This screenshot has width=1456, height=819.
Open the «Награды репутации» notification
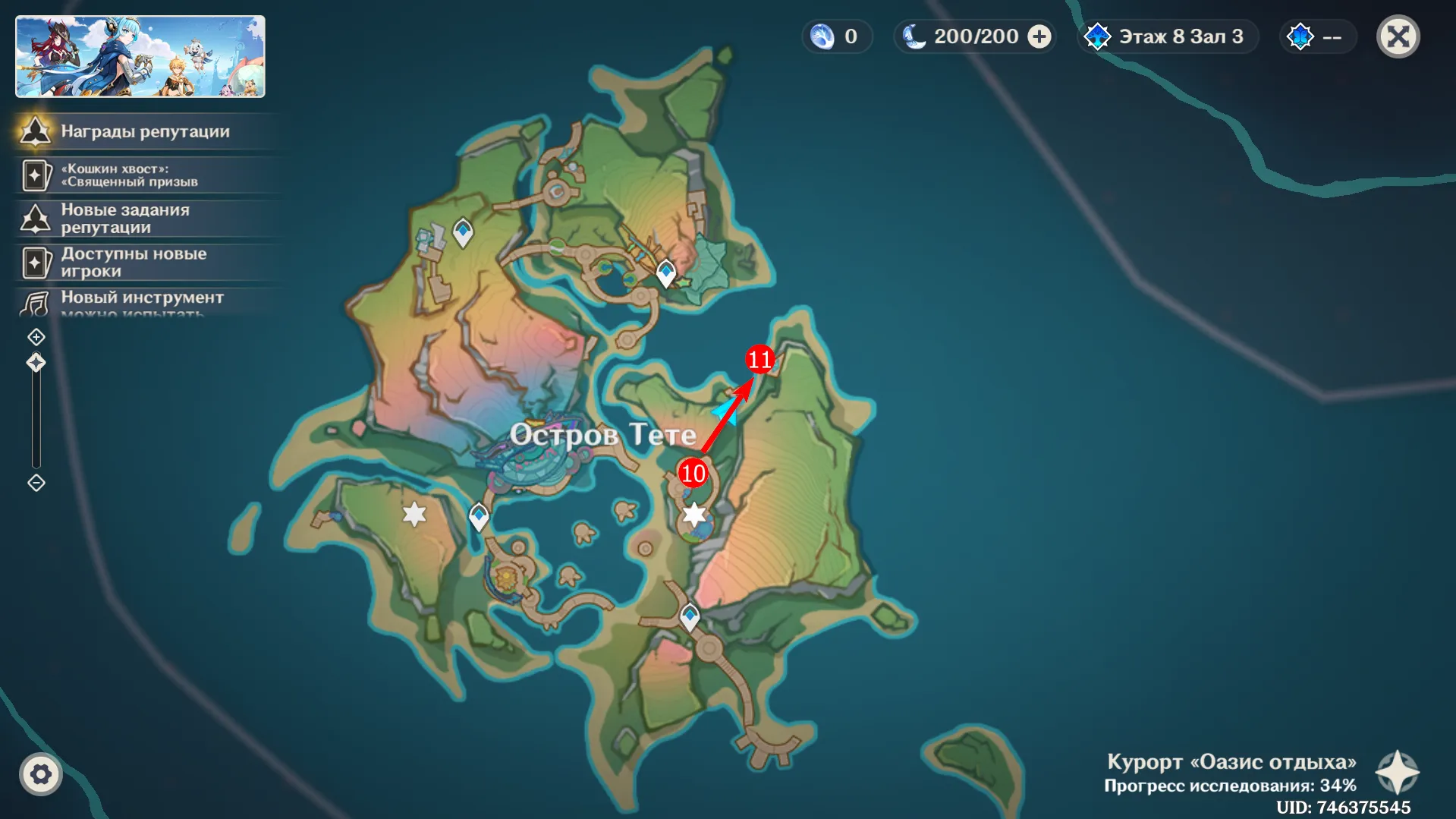click(x=144, y=131)
